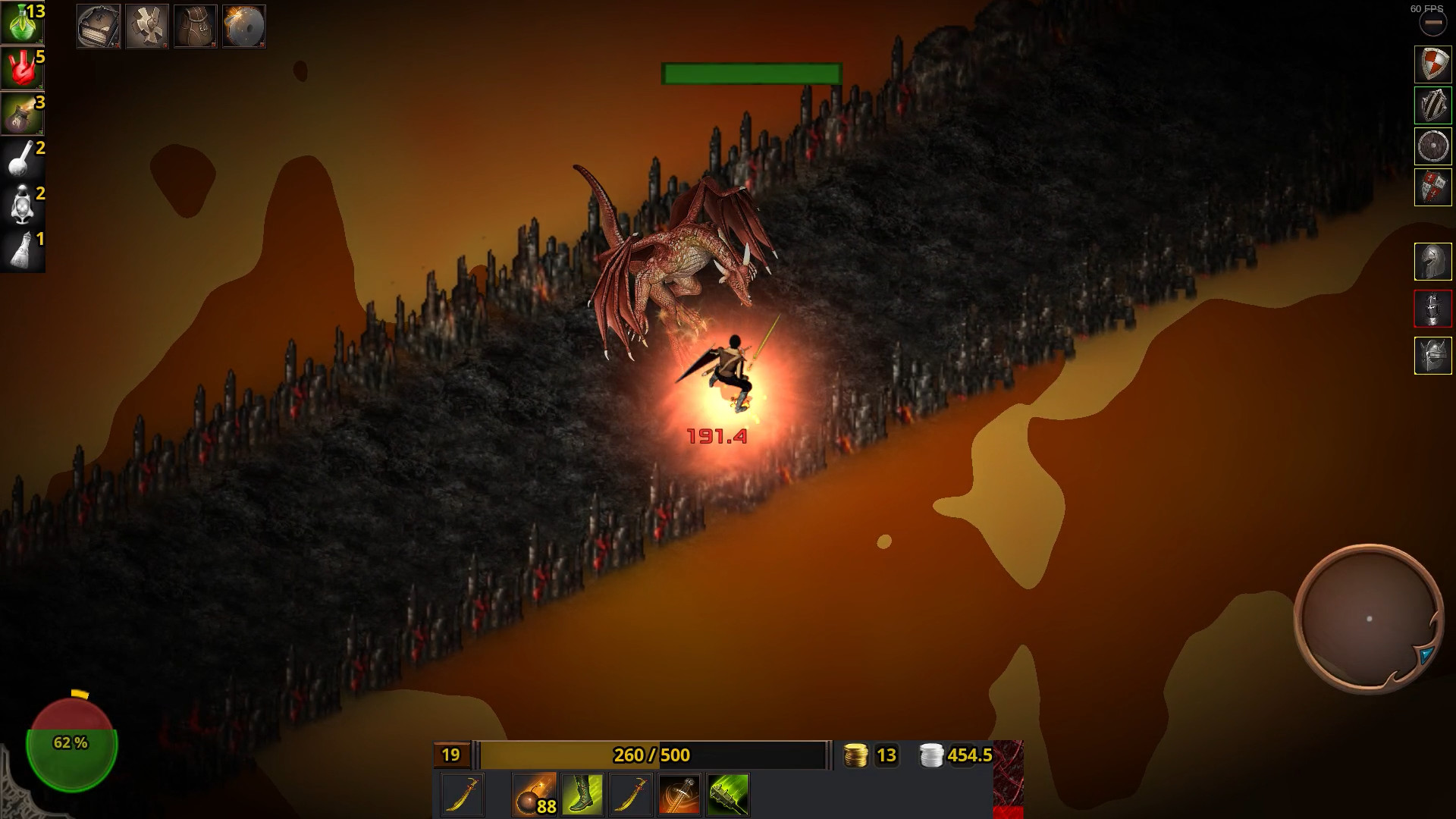Viewport: 1456px width, 819px height.
Task: Throw the bomb with 88 count
Action: 534,794
